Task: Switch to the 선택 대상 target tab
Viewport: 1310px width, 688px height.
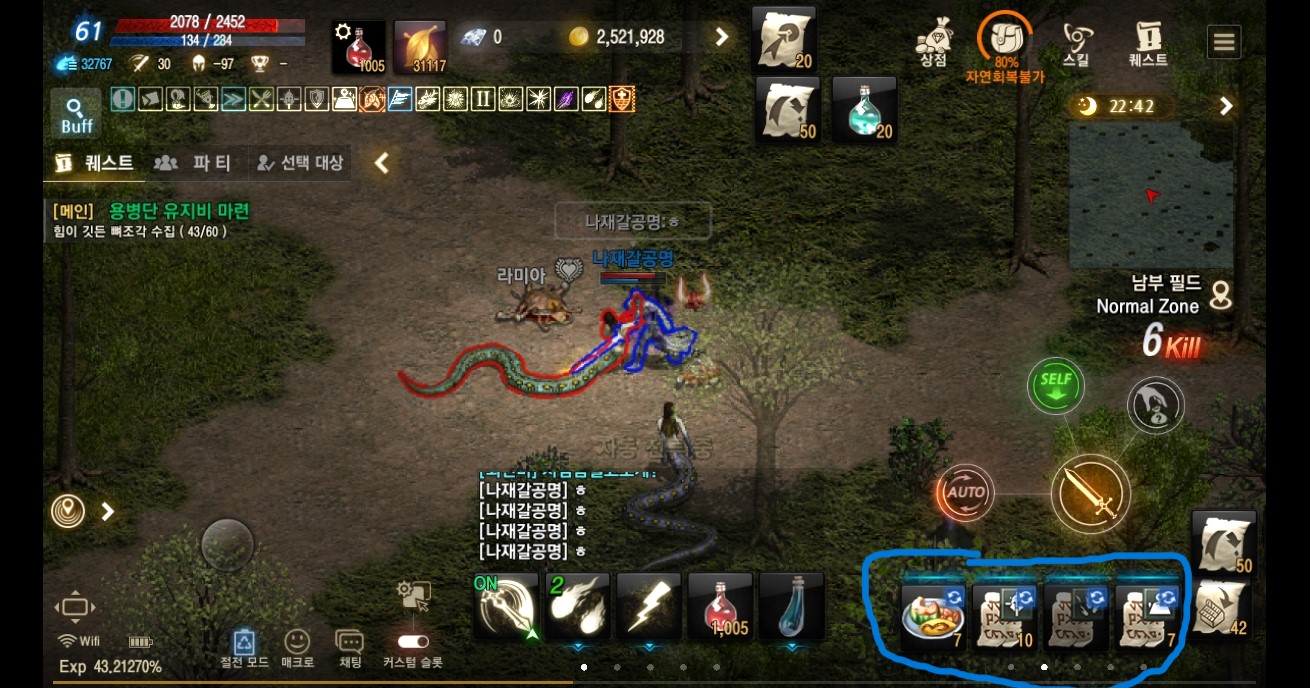Action: 299,163
